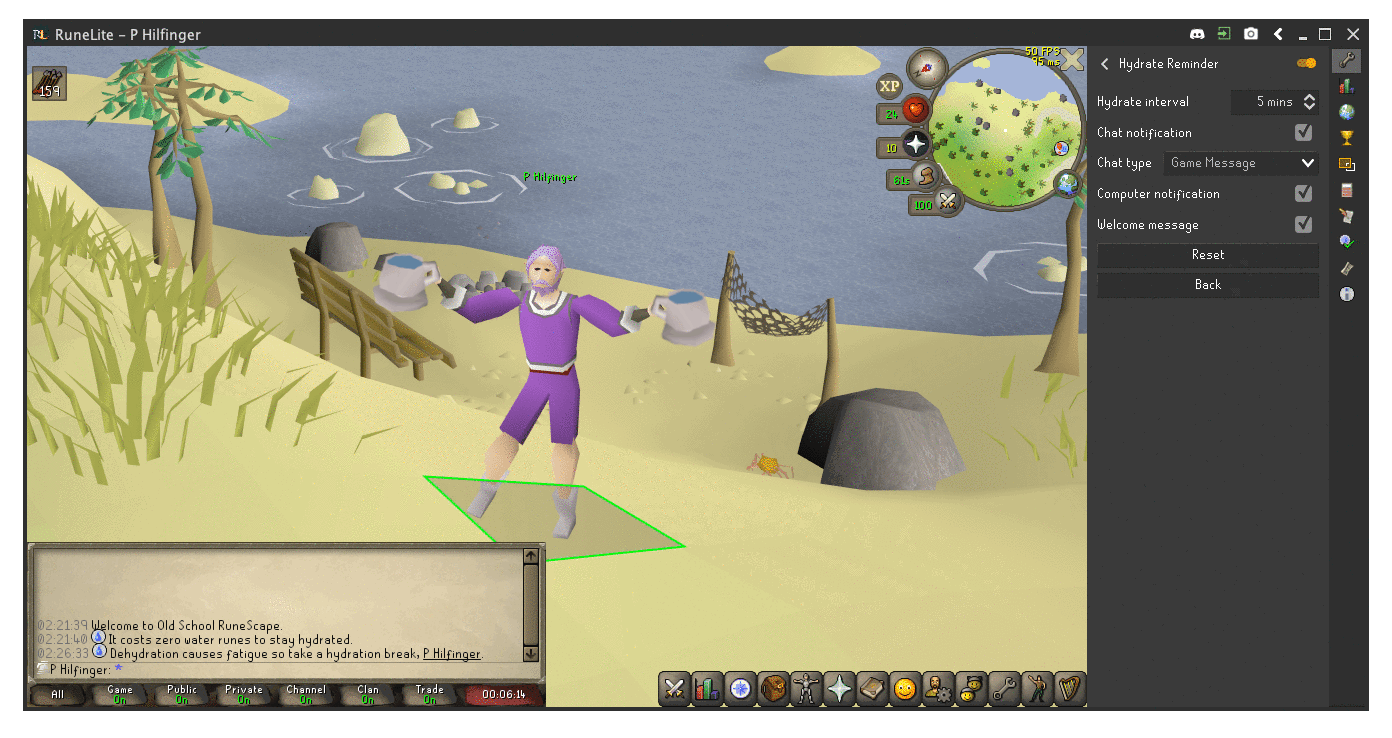This screenshot has width=1392, height=738.
Task: Open the Trade chat tab
Action: [x=429, y=694]
